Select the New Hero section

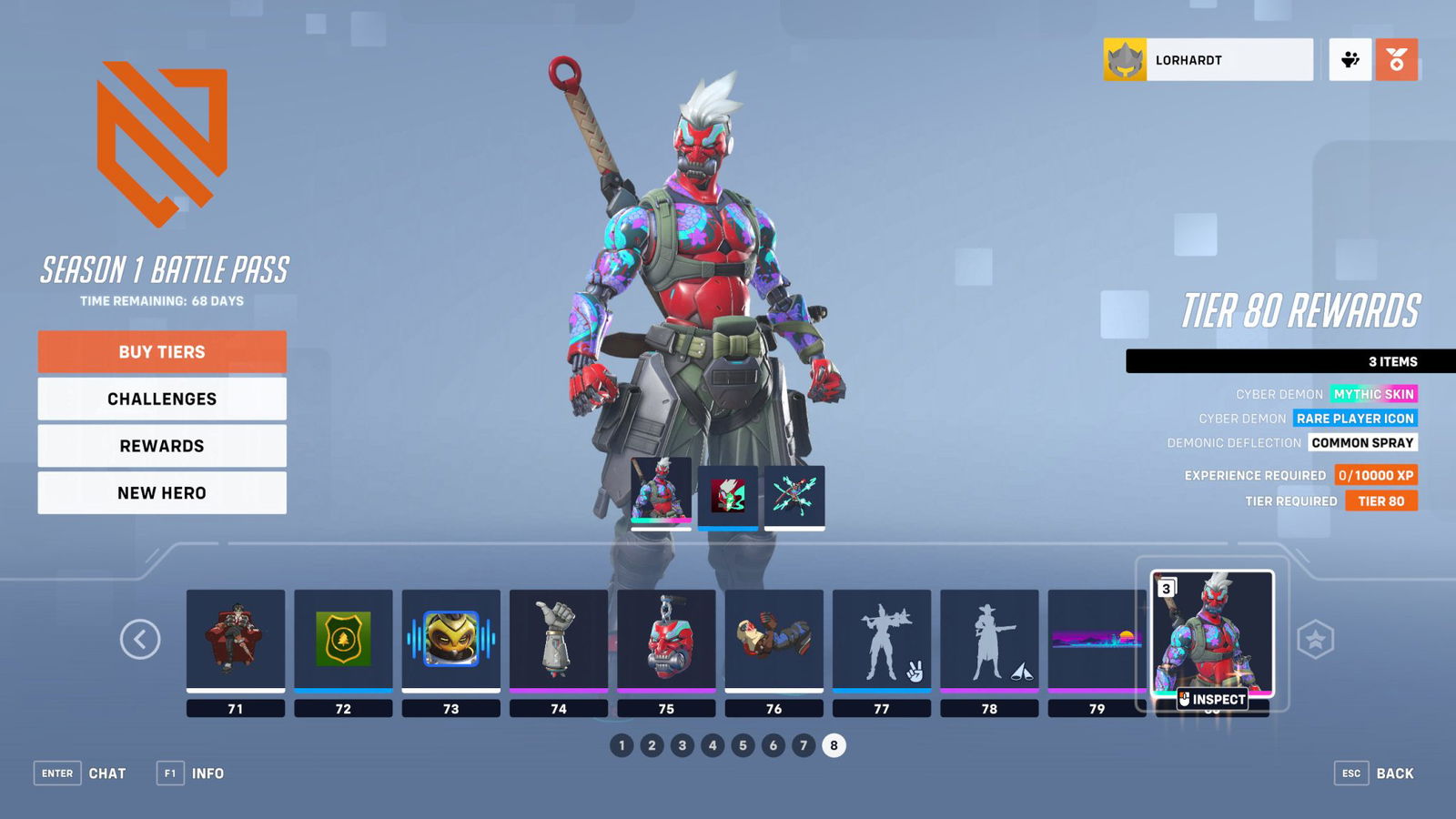coord(161,492)
